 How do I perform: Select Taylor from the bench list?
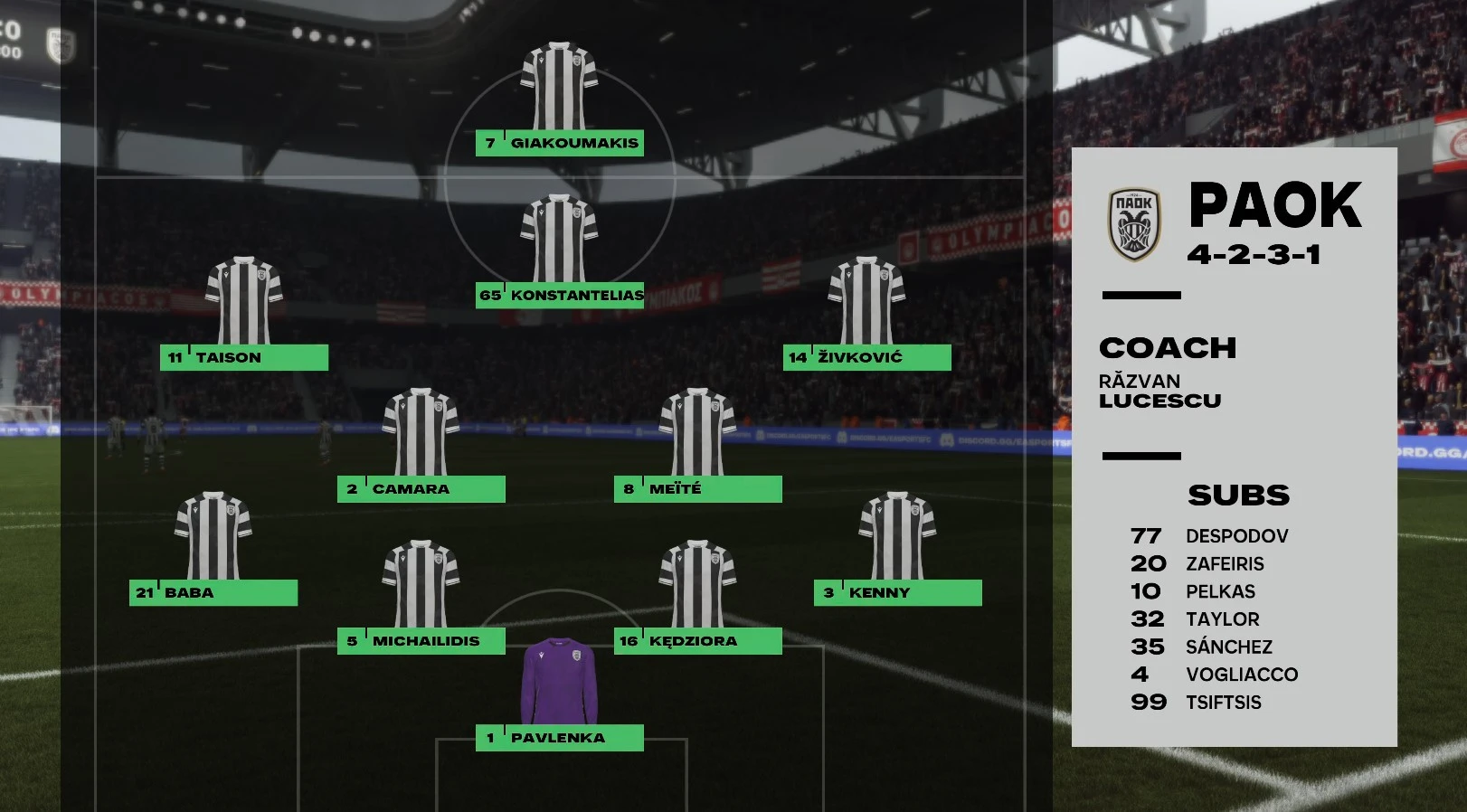1223,619
